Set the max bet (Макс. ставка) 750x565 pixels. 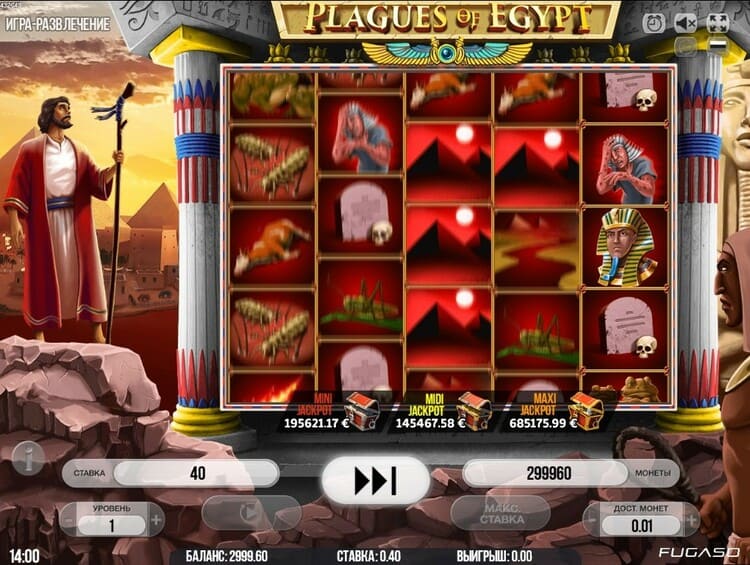coord(500,513)
